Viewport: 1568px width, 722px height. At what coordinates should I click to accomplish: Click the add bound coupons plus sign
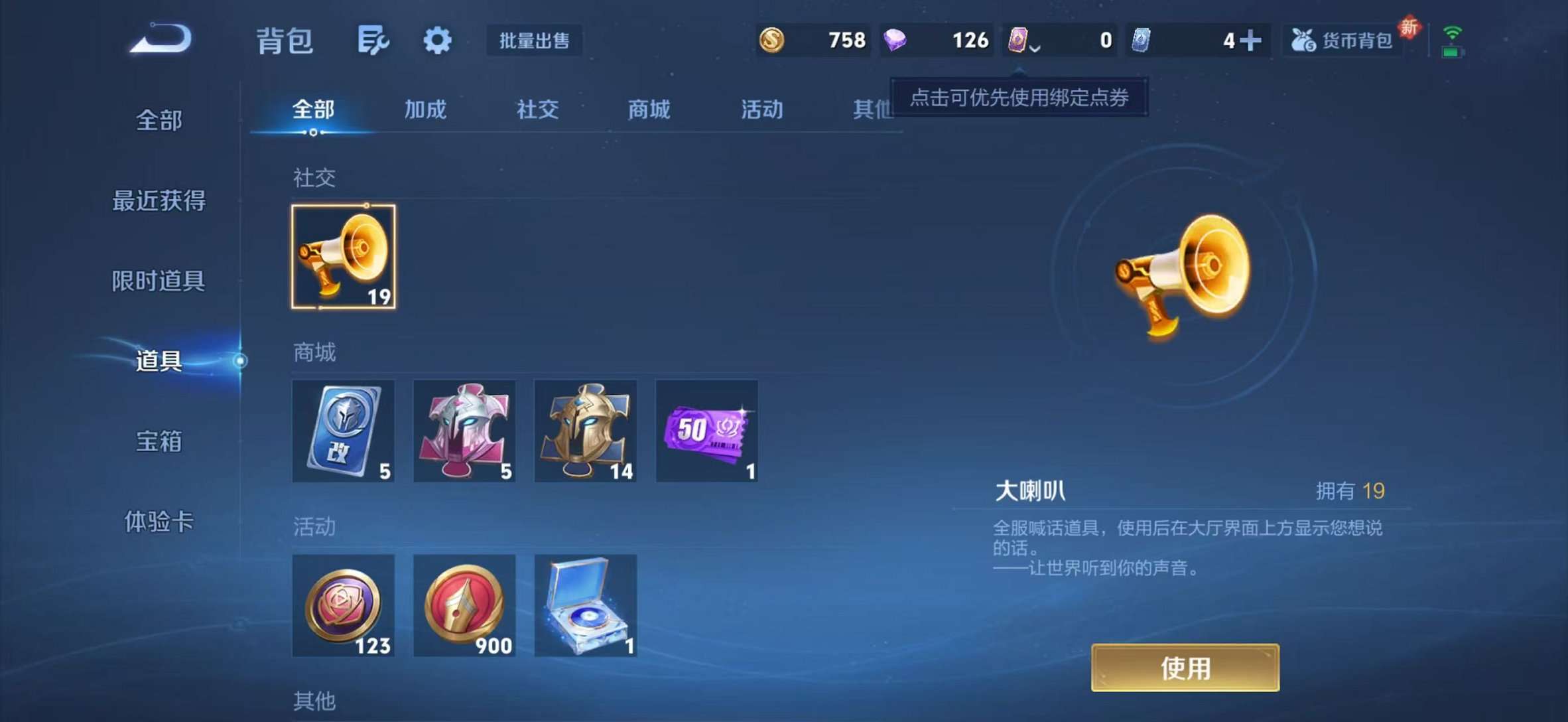(1250, 40)
